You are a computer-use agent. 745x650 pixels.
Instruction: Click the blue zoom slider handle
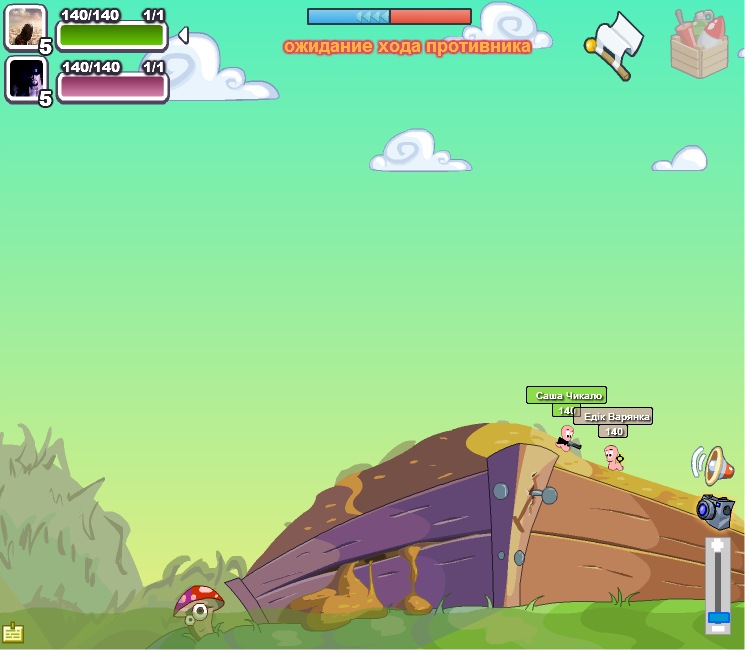pyautogui.click(x=718, y=617)
